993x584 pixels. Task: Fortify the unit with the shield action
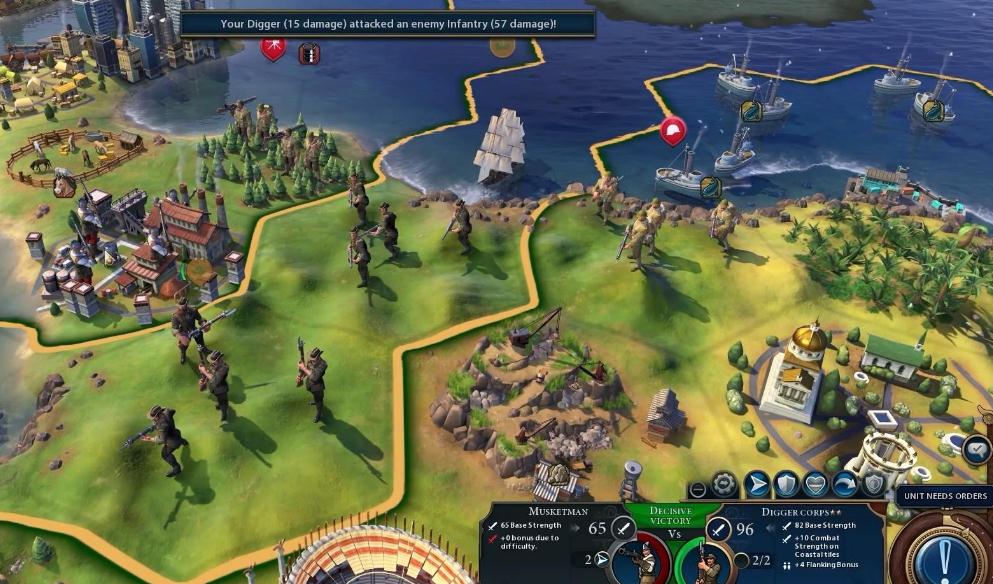(x=787, y=484)
